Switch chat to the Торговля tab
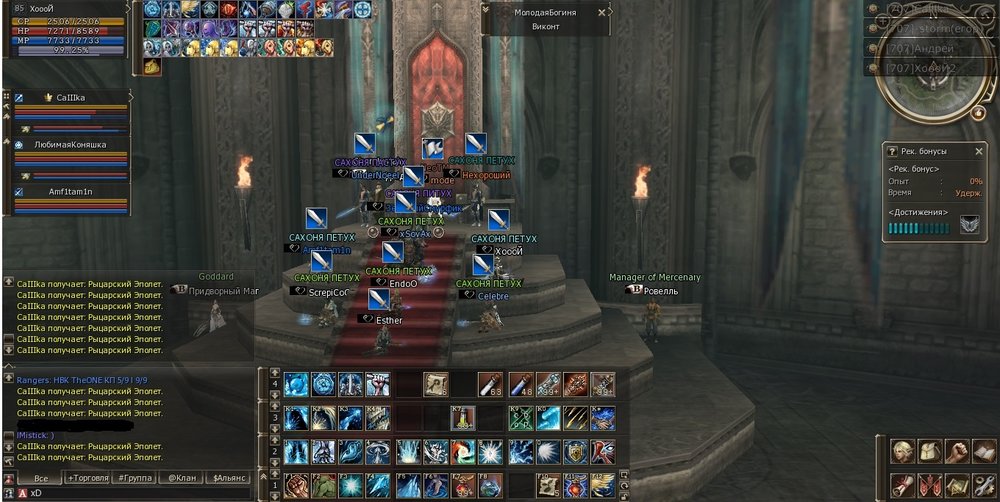 88,478
